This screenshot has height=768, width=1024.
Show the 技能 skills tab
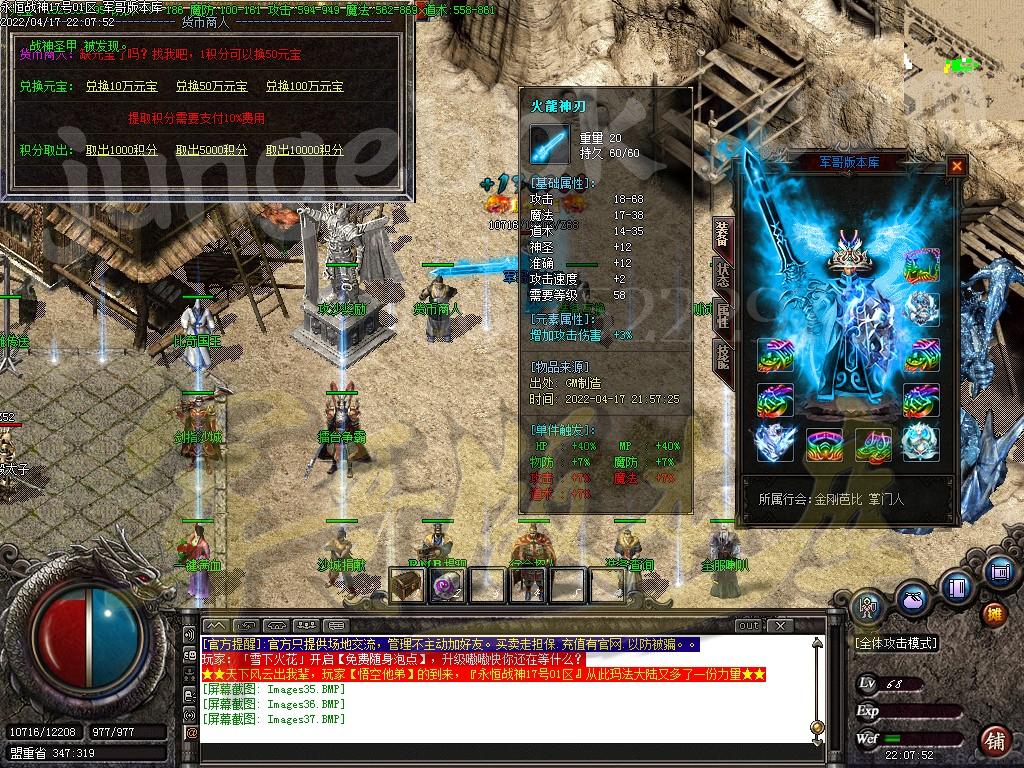coord(722,357)
